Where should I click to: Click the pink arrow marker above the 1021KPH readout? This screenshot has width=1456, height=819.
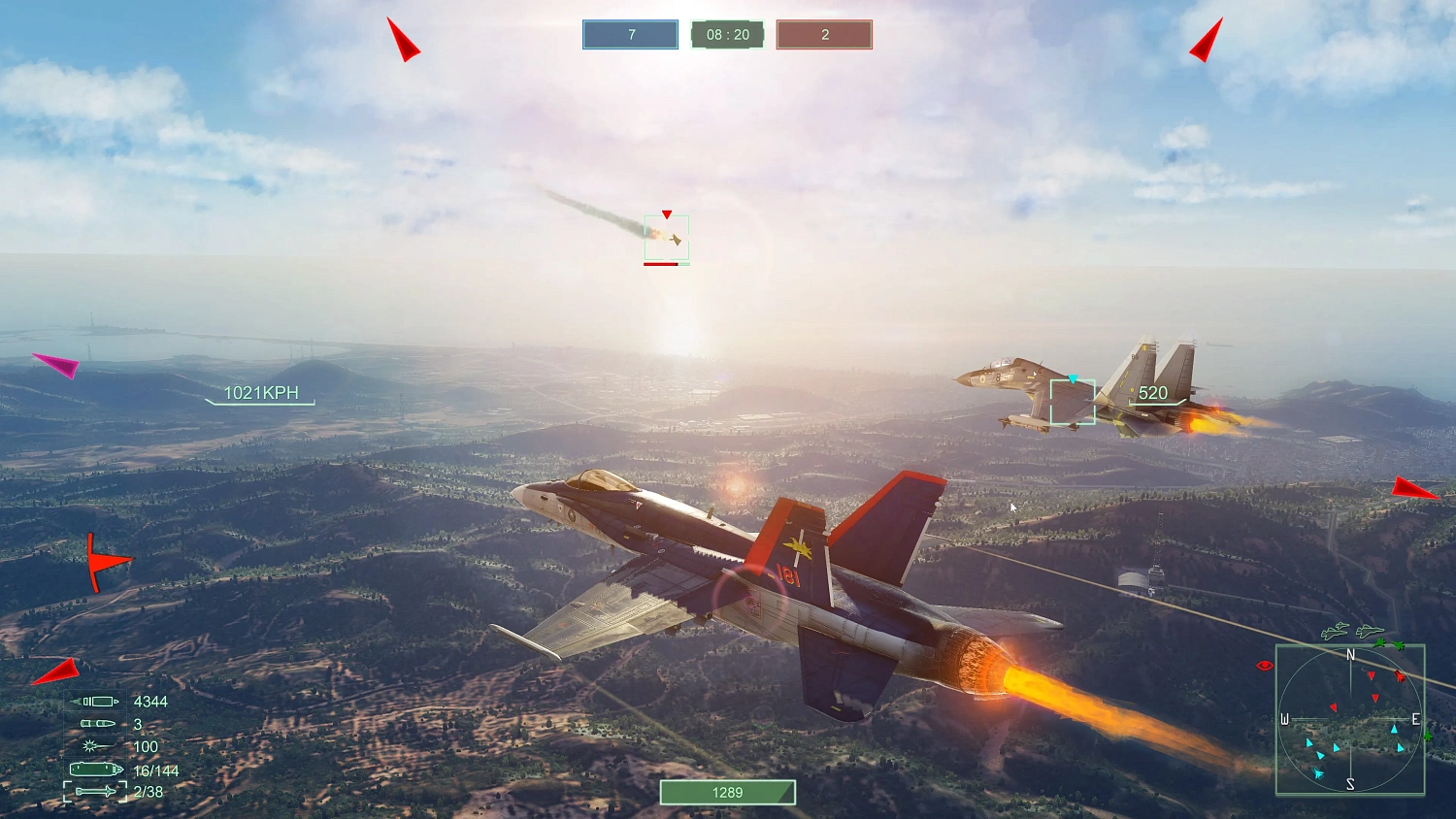coord(60,366)
